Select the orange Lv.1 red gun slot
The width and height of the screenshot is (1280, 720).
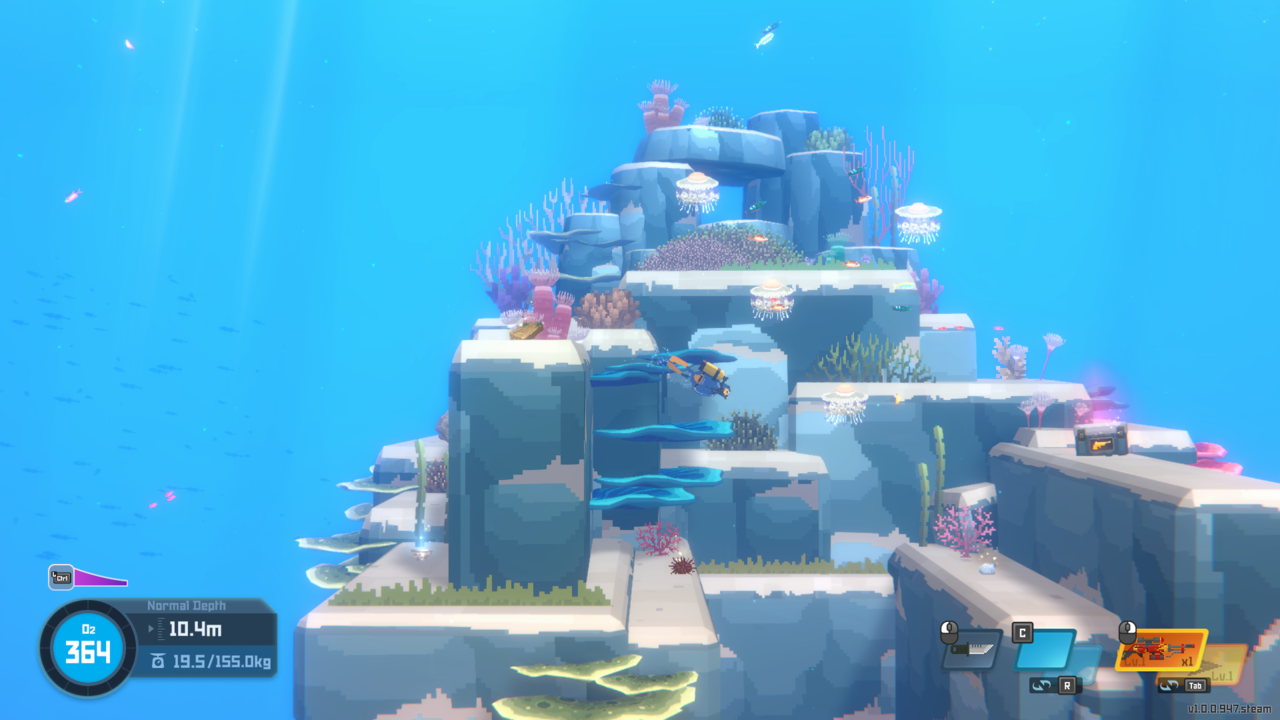pyautogui.click(x=1161, y=650)
